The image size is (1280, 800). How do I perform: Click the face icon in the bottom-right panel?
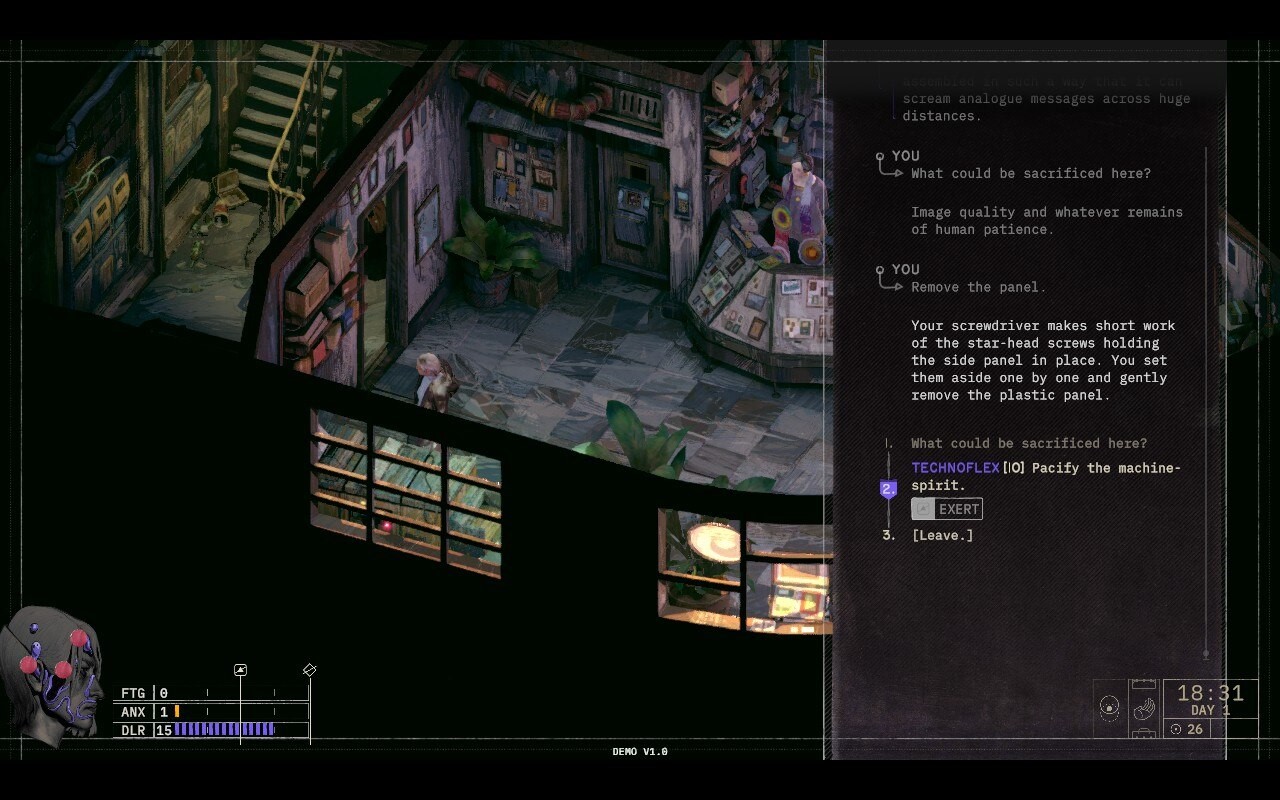click(1110, 706)
